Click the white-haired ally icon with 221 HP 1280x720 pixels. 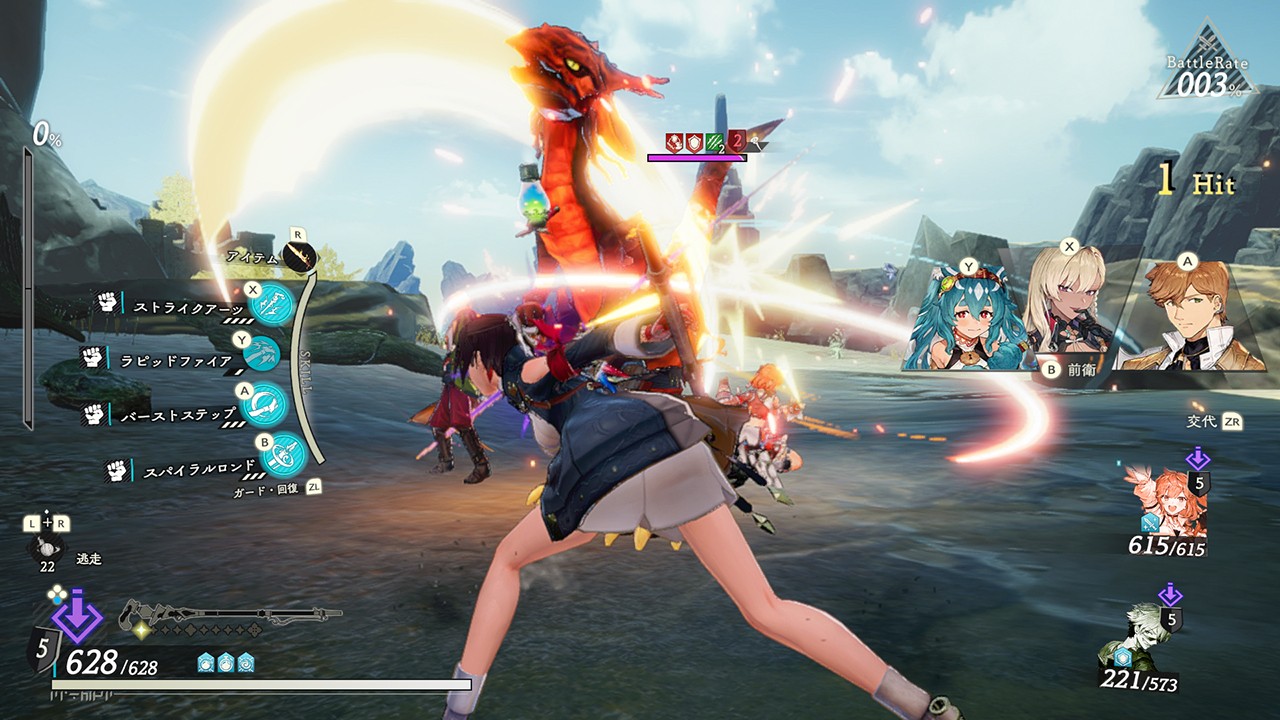[x=1135, y=635]
